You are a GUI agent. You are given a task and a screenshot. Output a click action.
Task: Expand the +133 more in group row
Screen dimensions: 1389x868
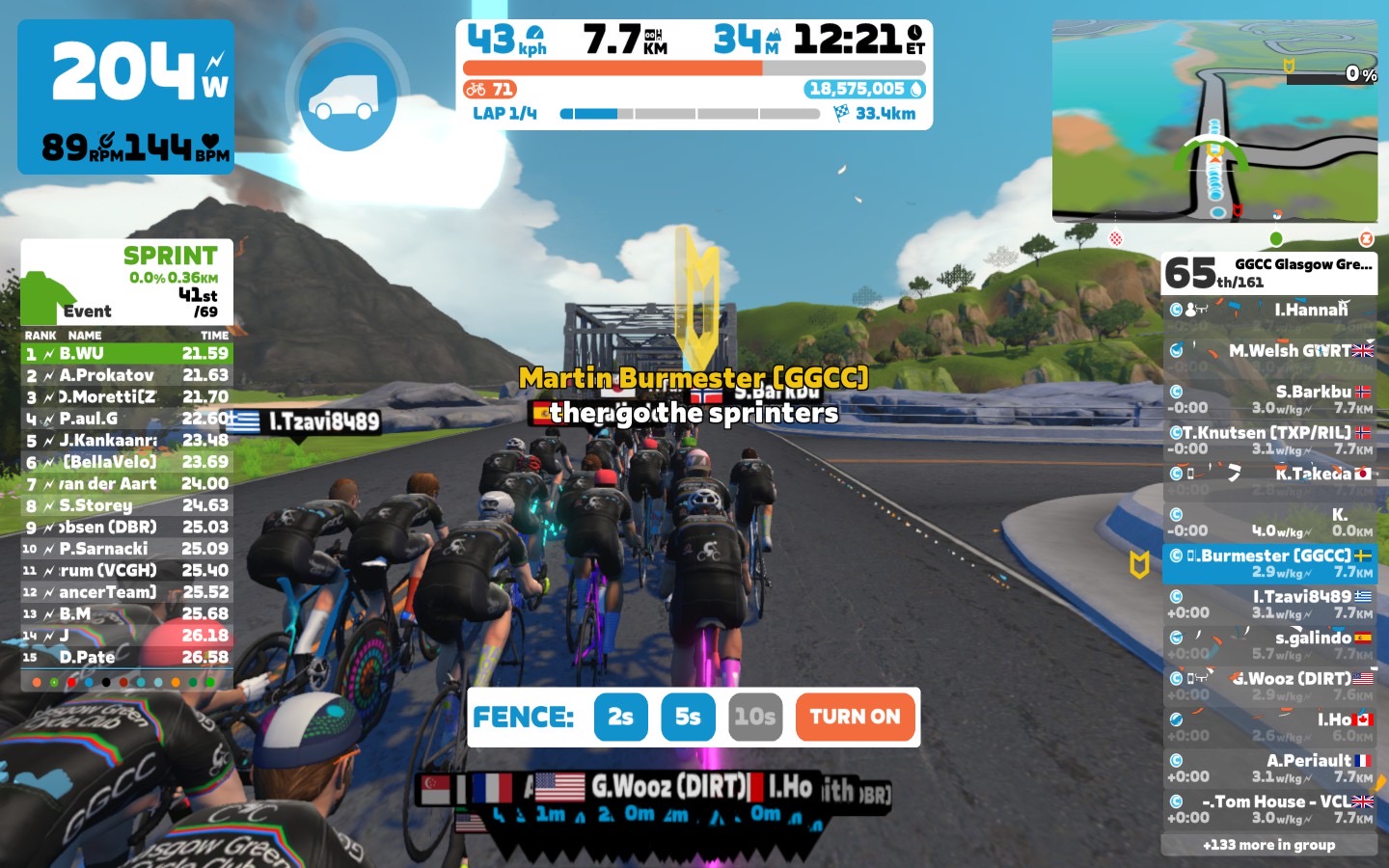1269,845
